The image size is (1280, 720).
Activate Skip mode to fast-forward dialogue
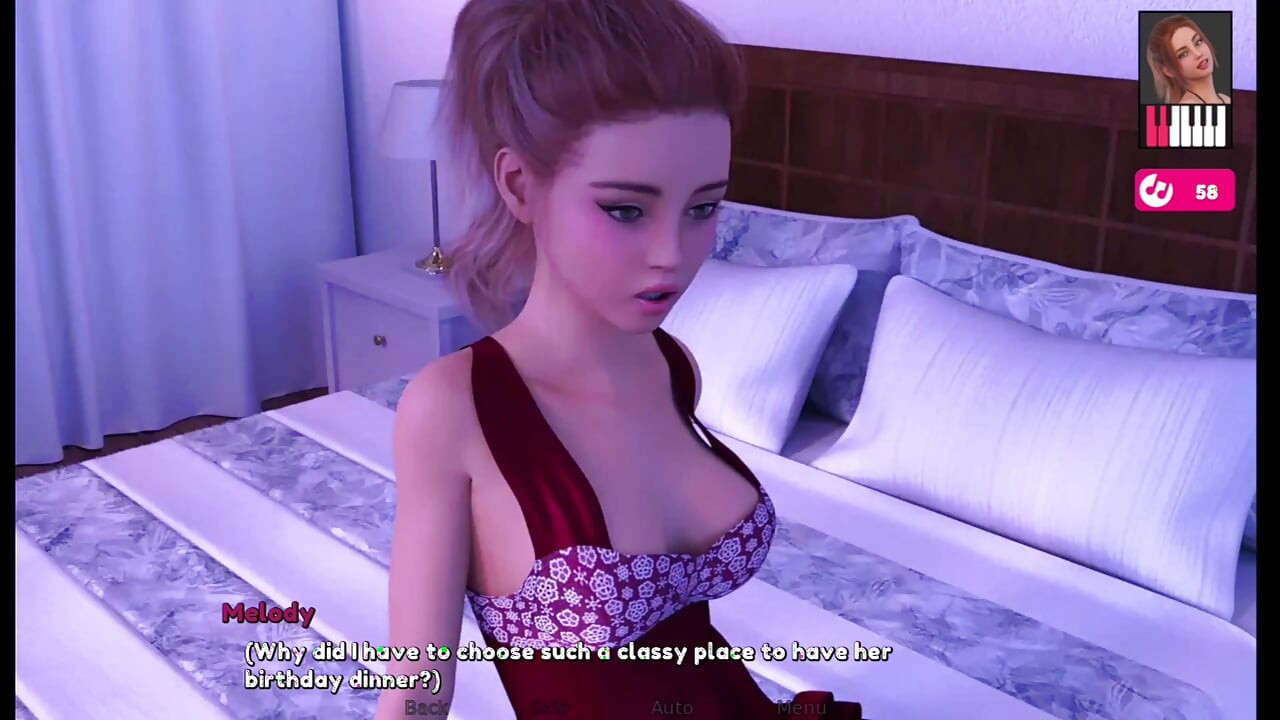pos(552,708)
